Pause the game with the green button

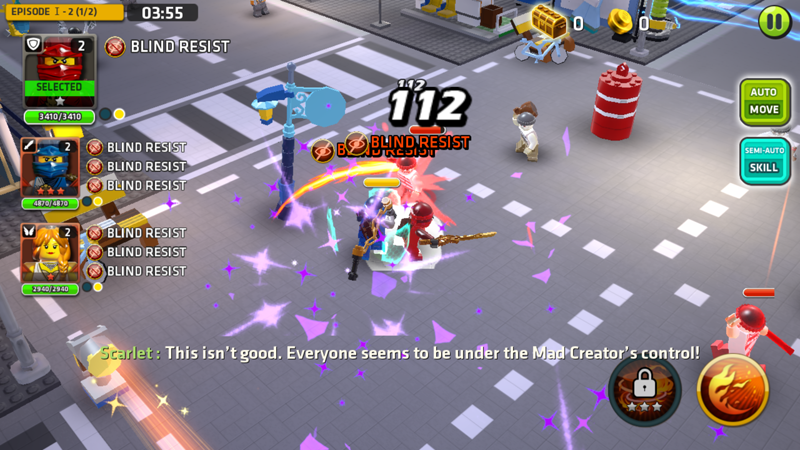coord(774,22)
